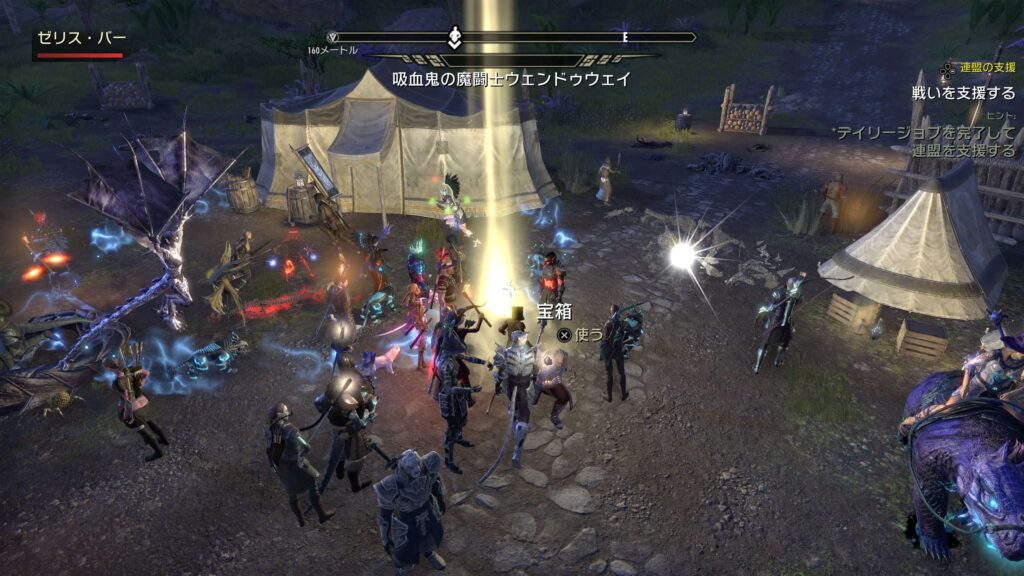Select the 連盟の支援 quest tracker title
Image resolution: width=1024 pixels, height=576 pixels.
(987, 68)
